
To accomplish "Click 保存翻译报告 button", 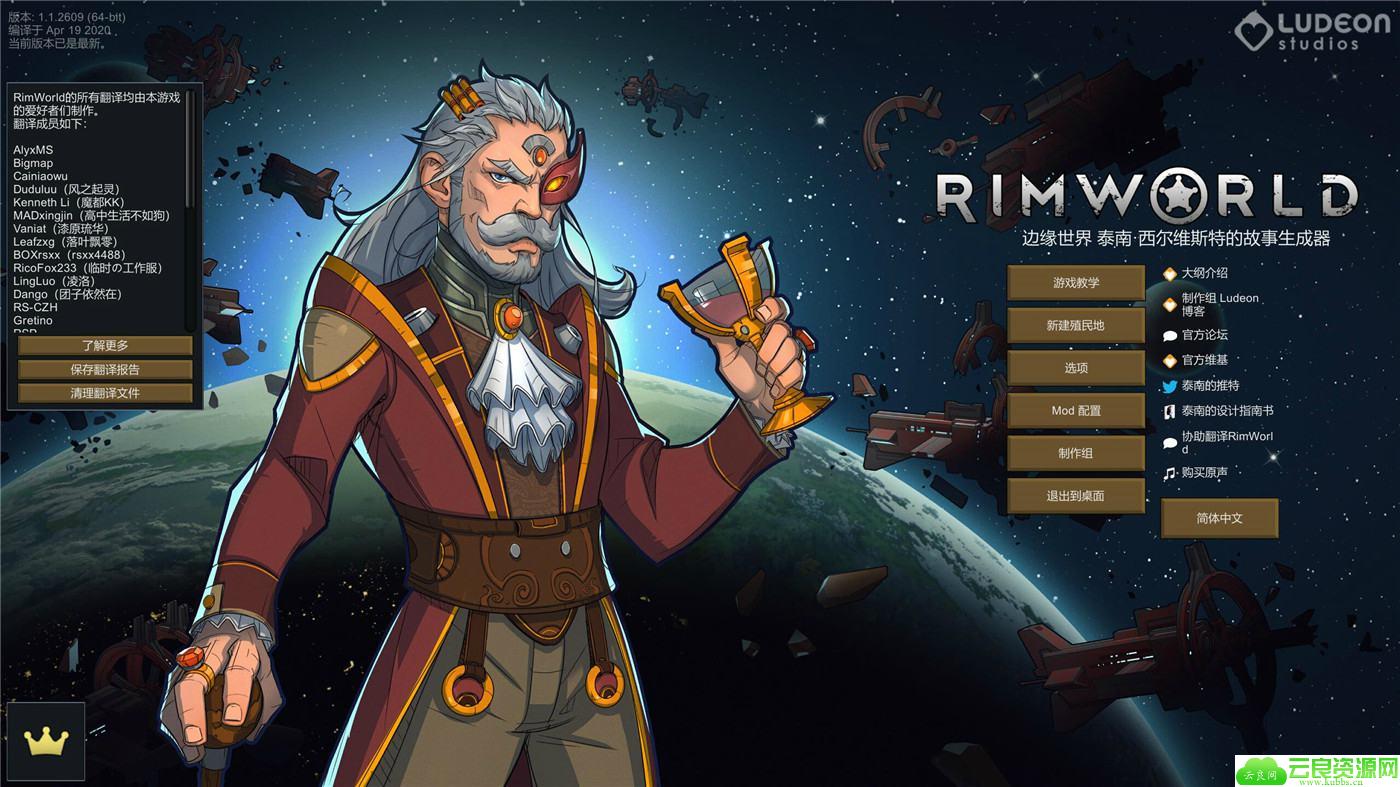I will click(105, 369).
